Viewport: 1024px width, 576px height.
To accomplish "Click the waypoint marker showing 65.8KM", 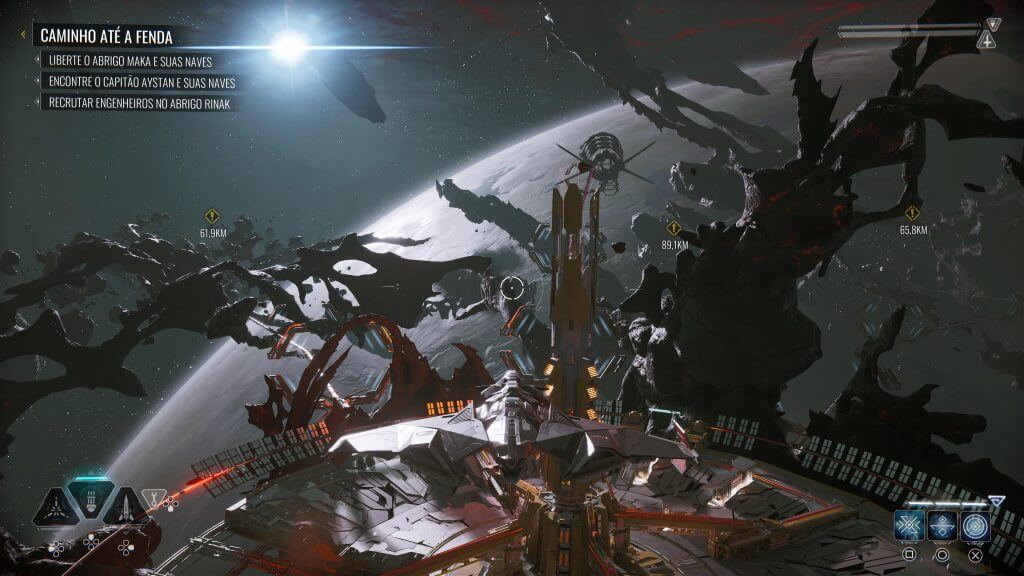I will point(912,213).
